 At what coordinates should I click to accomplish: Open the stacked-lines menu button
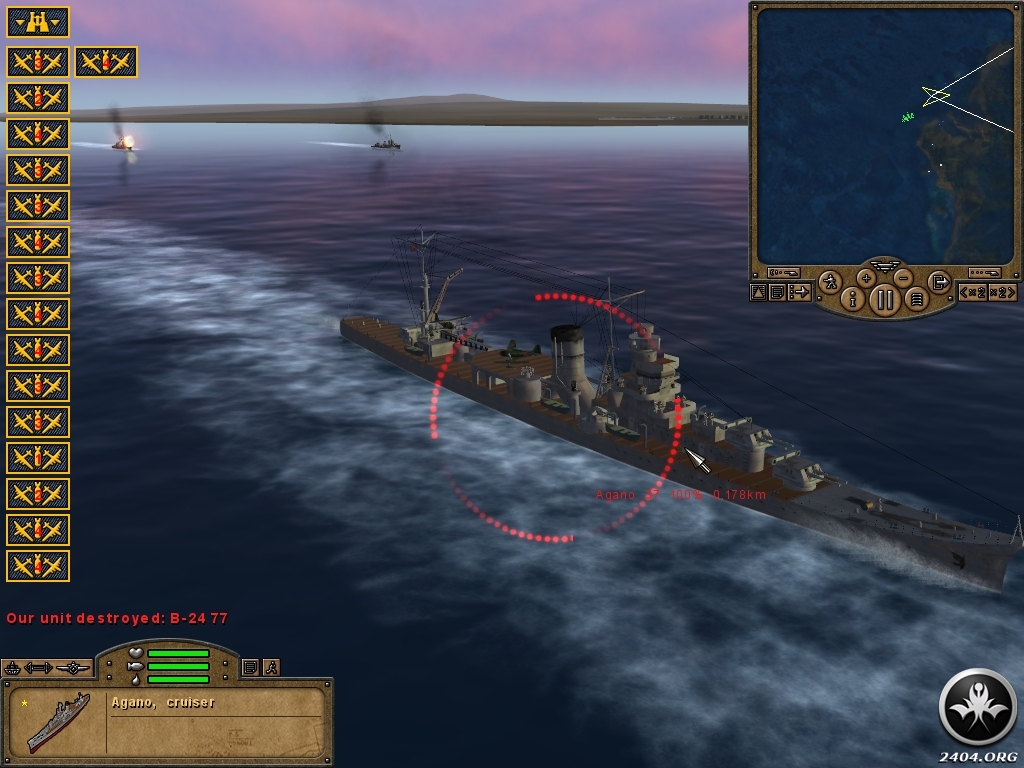916,298
